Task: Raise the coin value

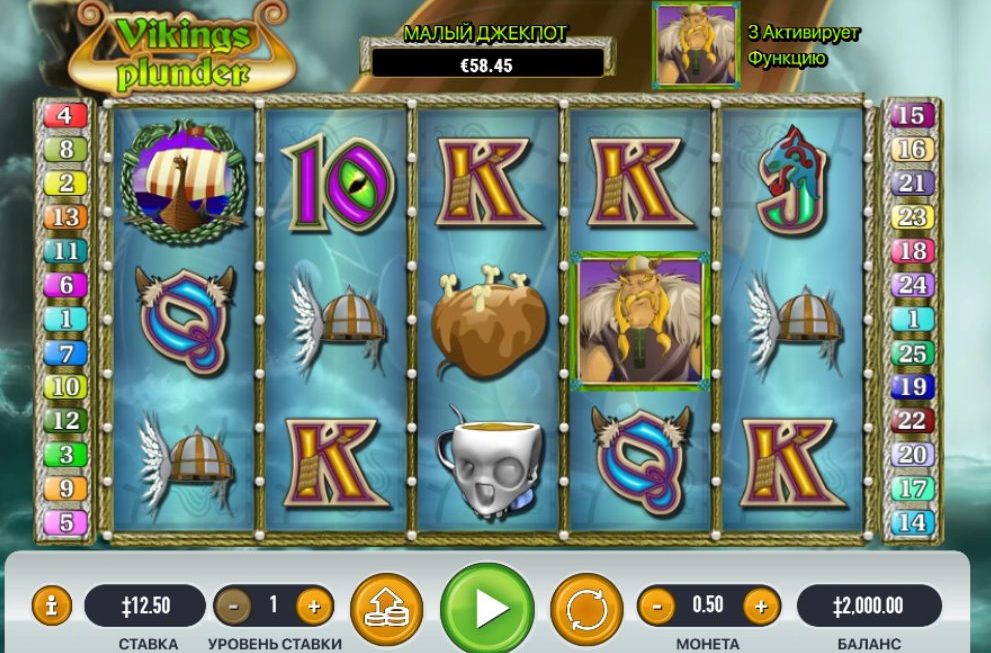Action: [761, 605]
